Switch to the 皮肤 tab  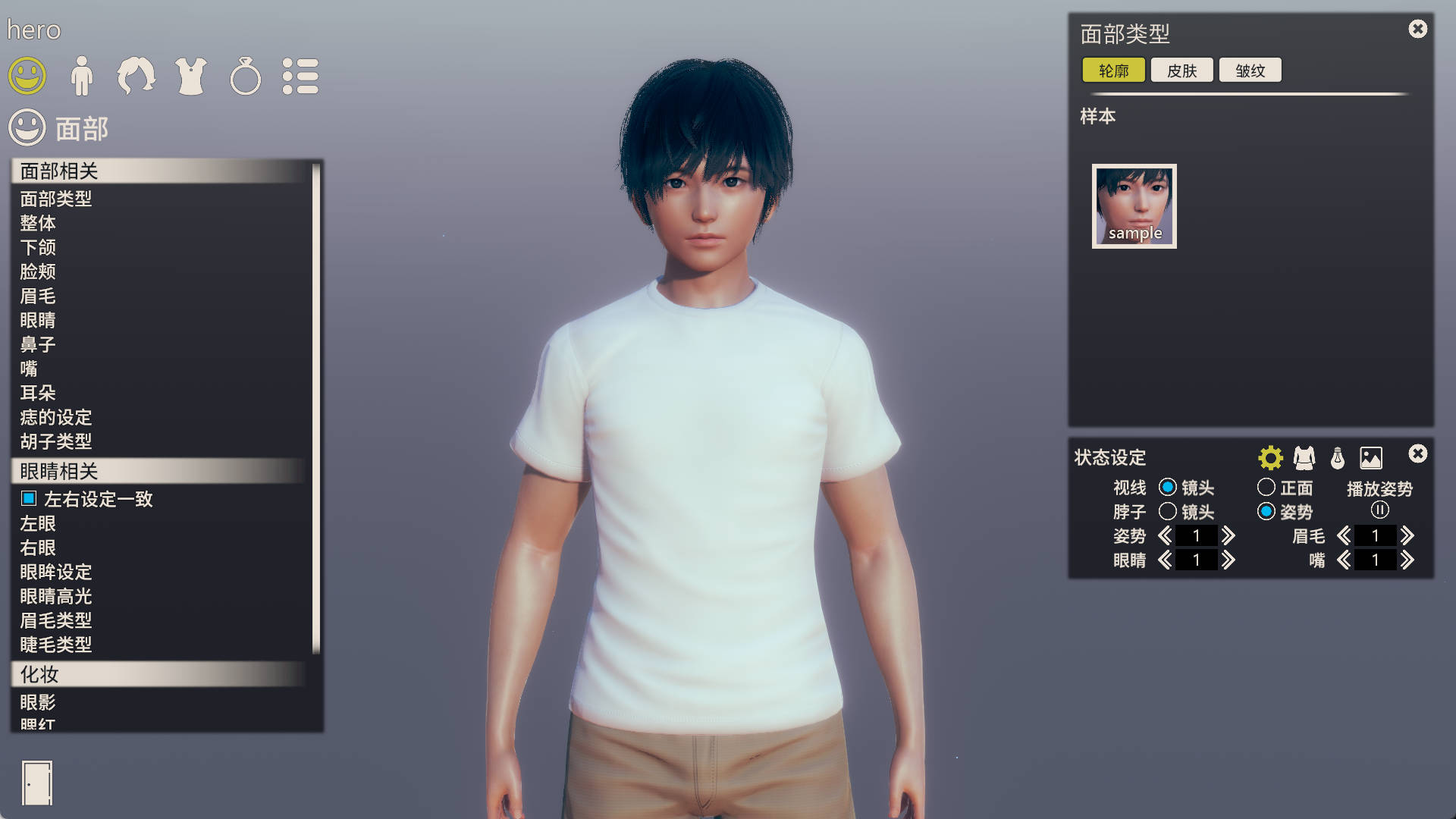click(1181, 70)
